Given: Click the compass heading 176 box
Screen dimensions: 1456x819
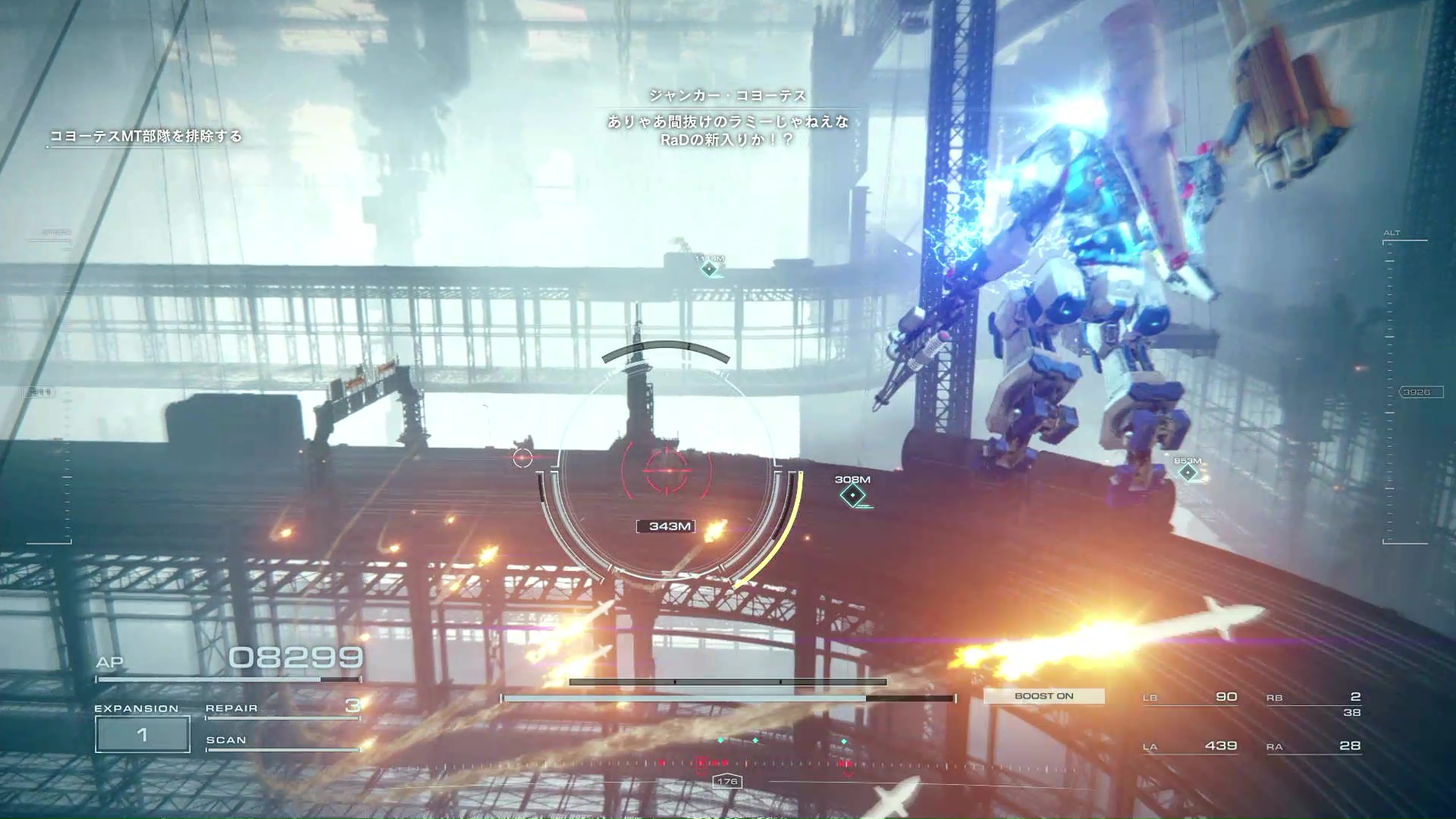Looking at the screenshot, I should pyautogui.click(x=727, y=782).
